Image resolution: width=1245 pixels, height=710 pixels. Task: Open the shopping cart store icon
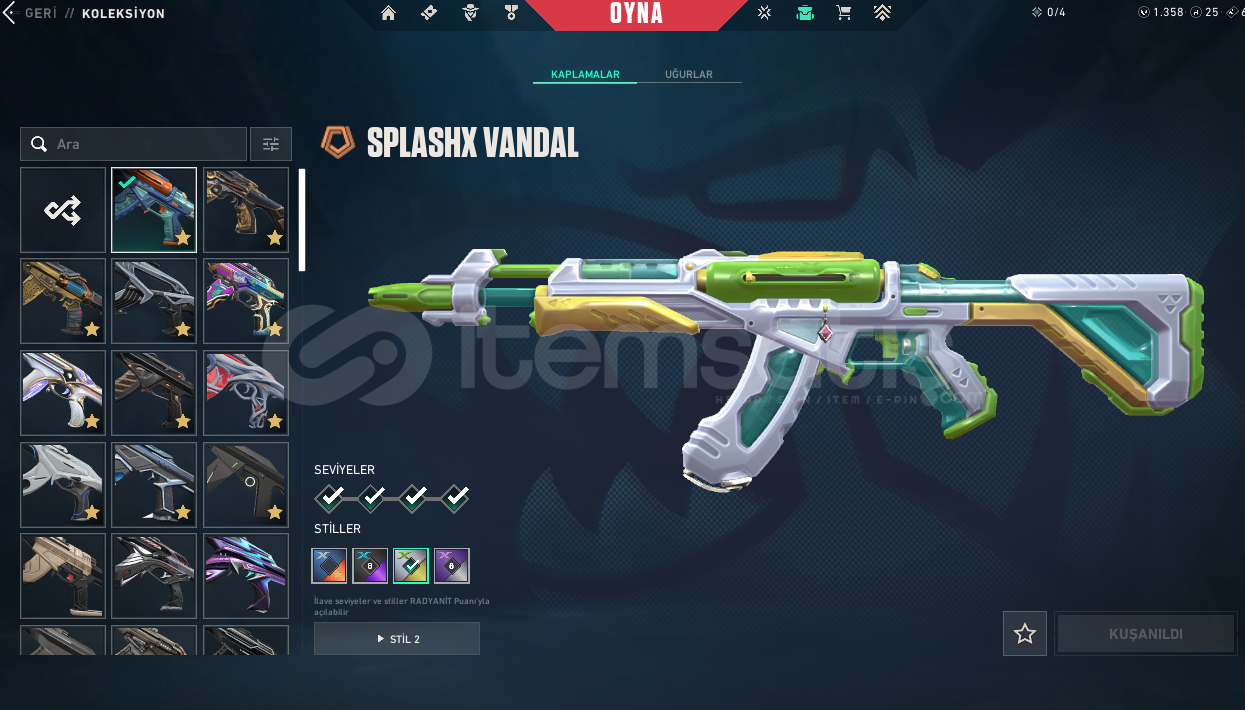(x=844, y=14)
